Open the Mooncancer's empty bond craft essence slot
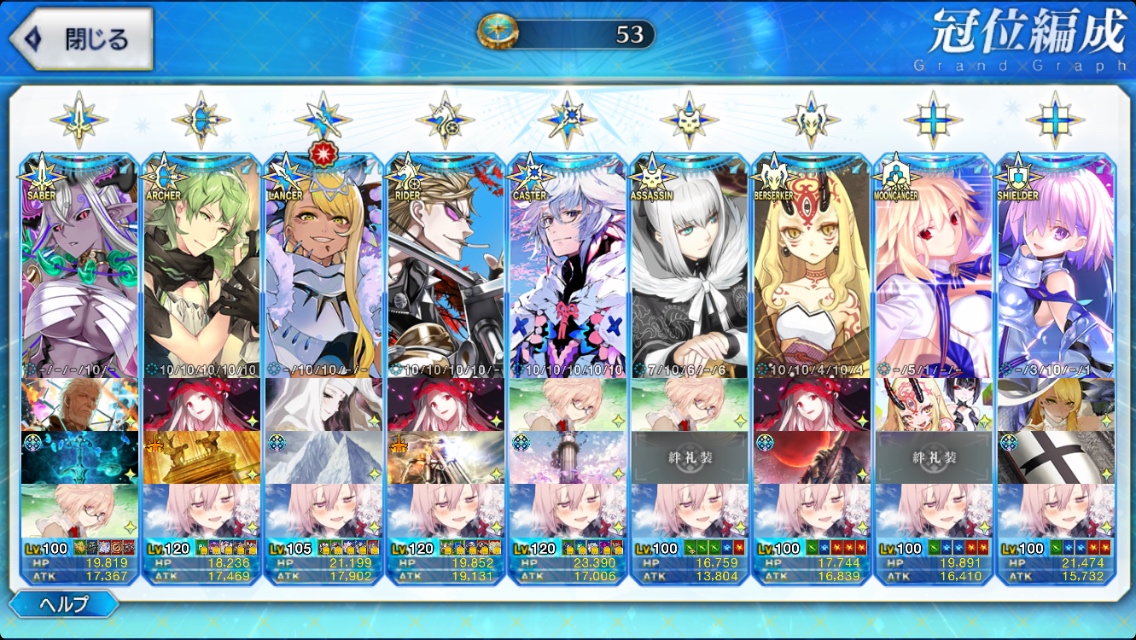The height and width of the screenshot is (640, 1136). pyautogui.click(x=934, y=457)
